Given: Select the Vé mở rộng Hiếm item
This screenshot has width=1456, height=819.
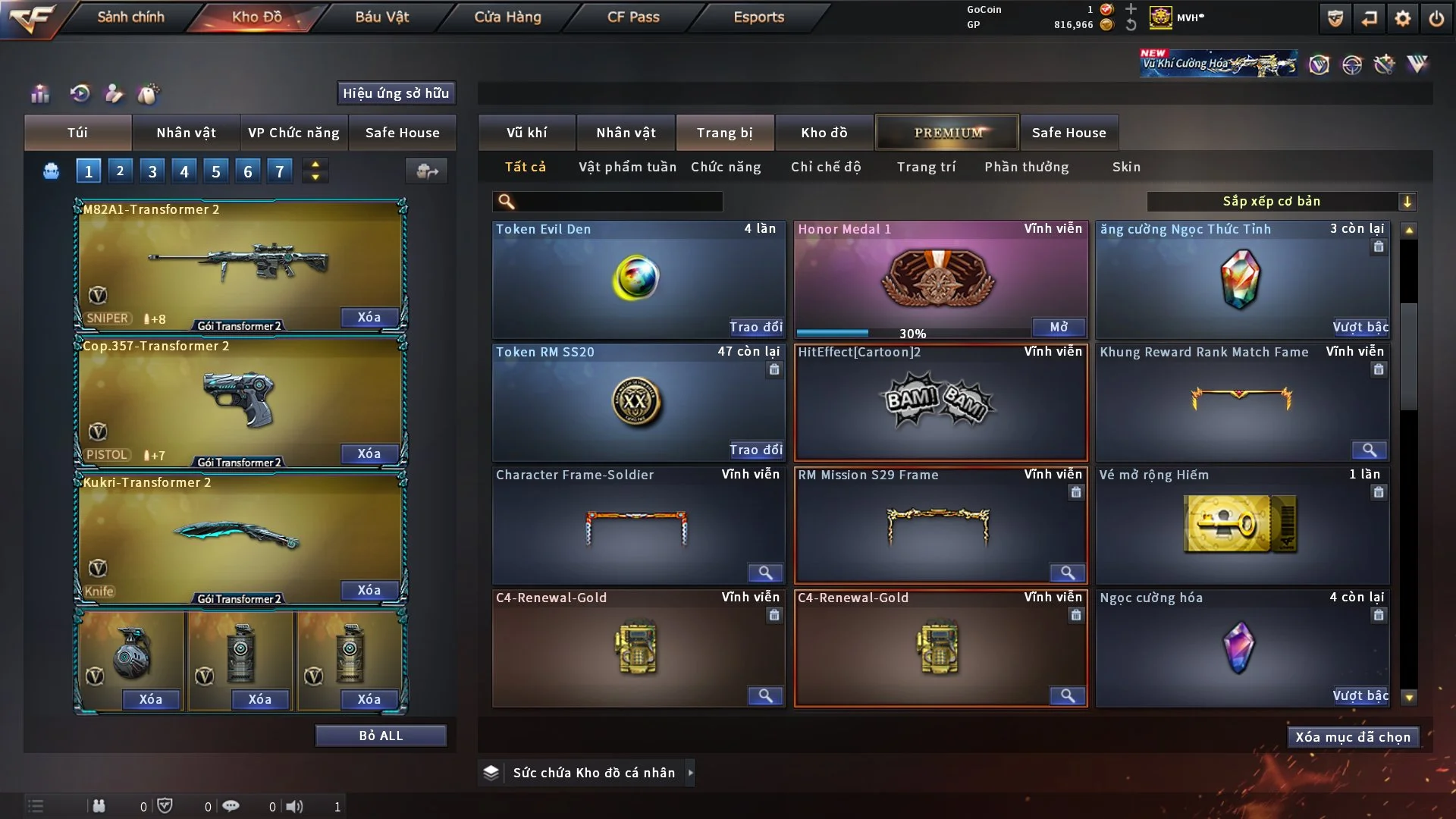Looking at the screenshot, I should (x=1241, y=525).
